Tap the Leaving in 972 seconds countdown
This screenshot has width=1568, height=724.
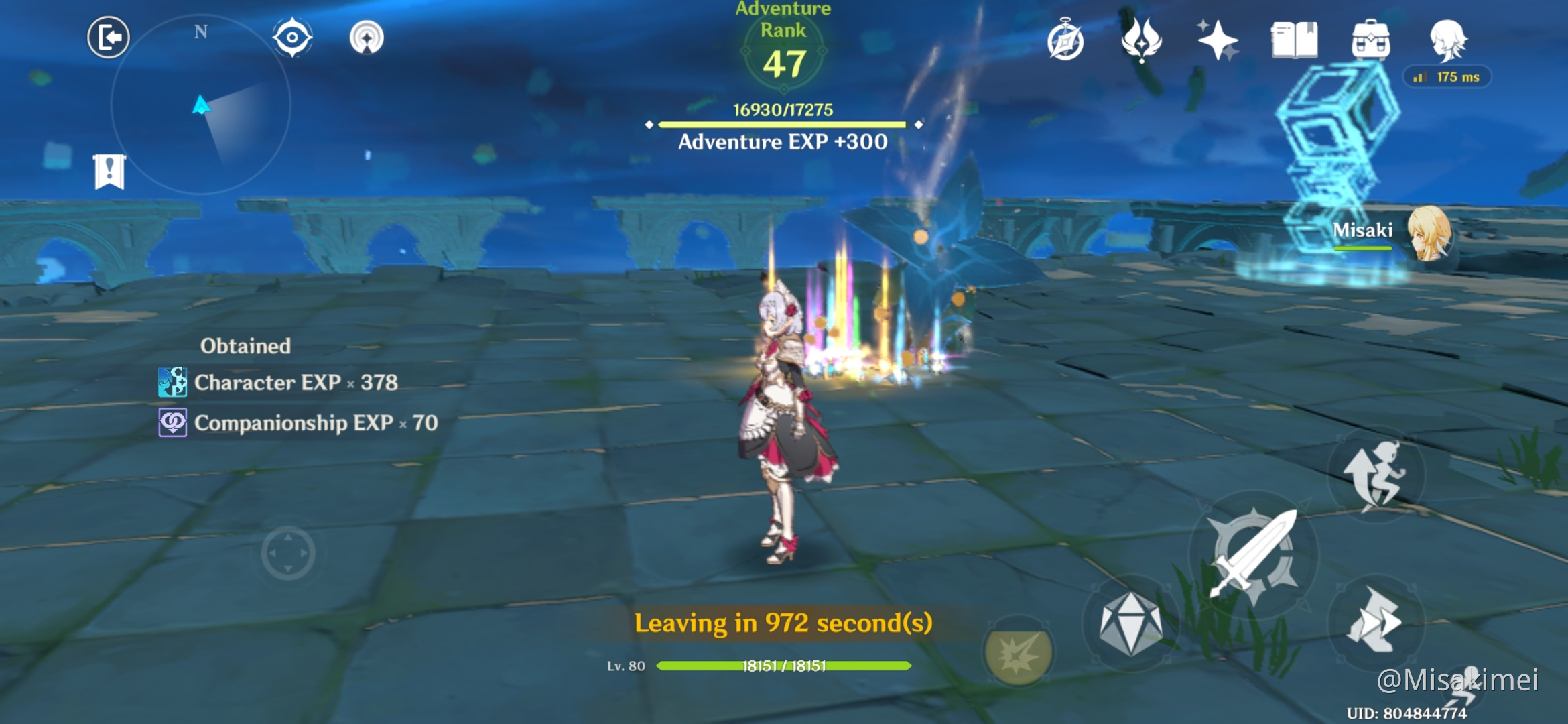pyautogui.click(x=784, y=623)
